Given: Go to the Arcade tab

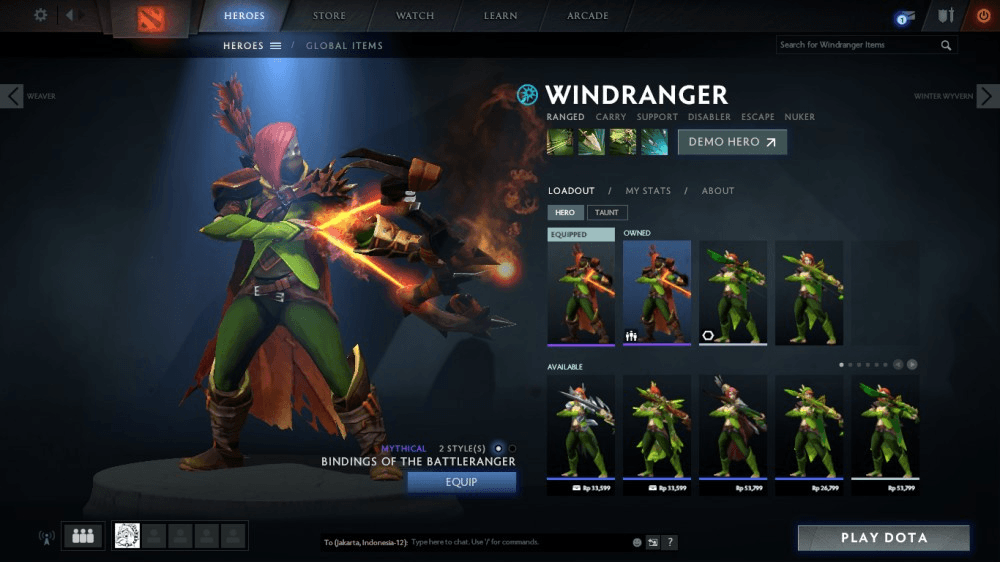Looking at the screenshot, I should (x=588, y=16).
